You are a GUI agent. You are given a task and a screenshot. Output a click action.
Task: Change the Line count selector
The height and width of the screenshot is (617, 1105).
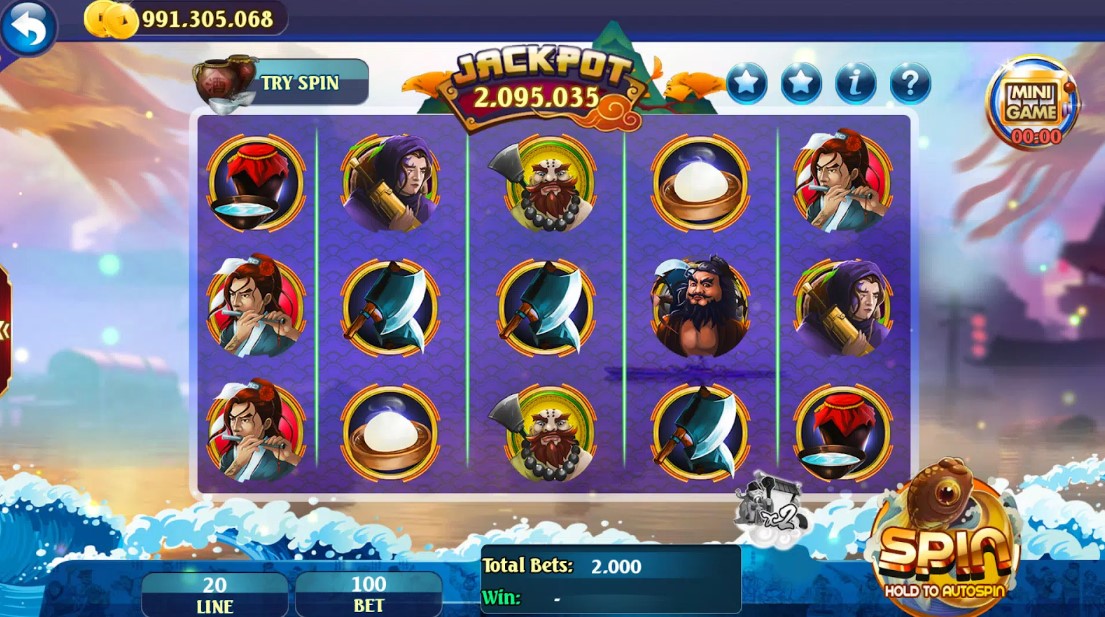point(214,595)
